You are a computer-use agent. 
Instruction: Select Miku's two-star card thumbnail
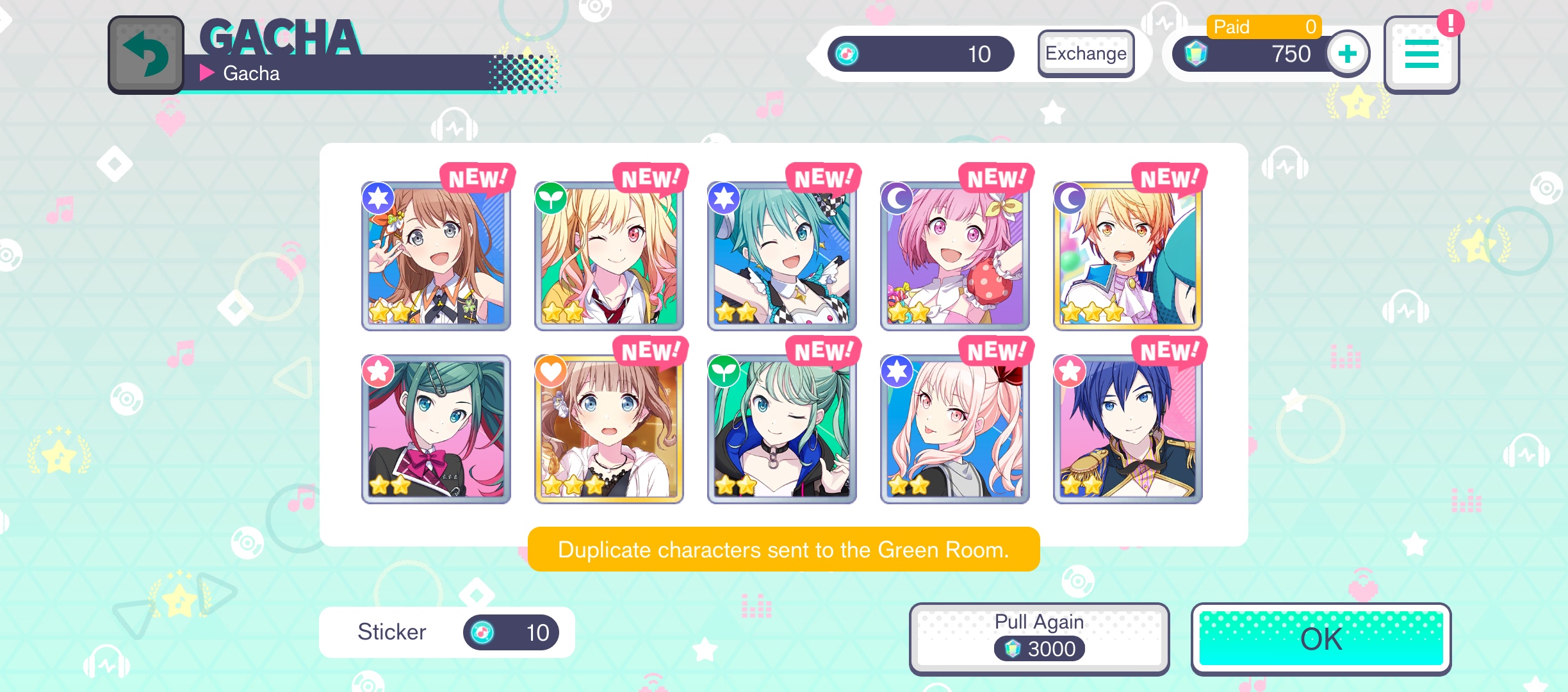pos(781,255)
